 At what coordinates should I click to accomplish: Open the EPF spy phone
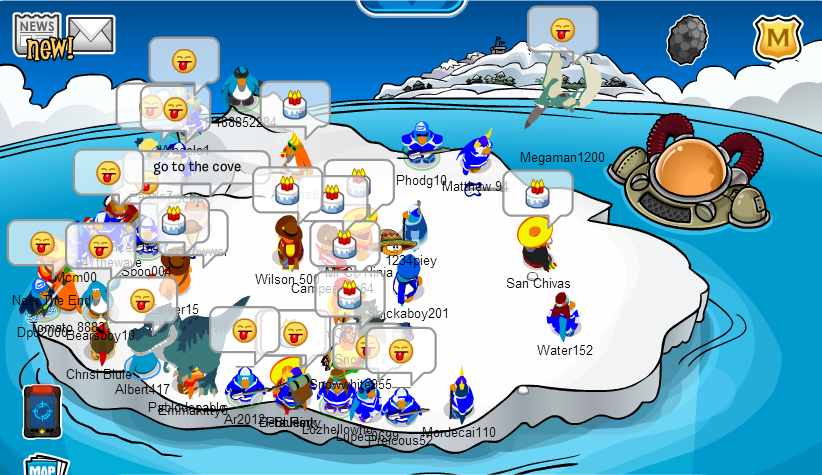(42, 411)
